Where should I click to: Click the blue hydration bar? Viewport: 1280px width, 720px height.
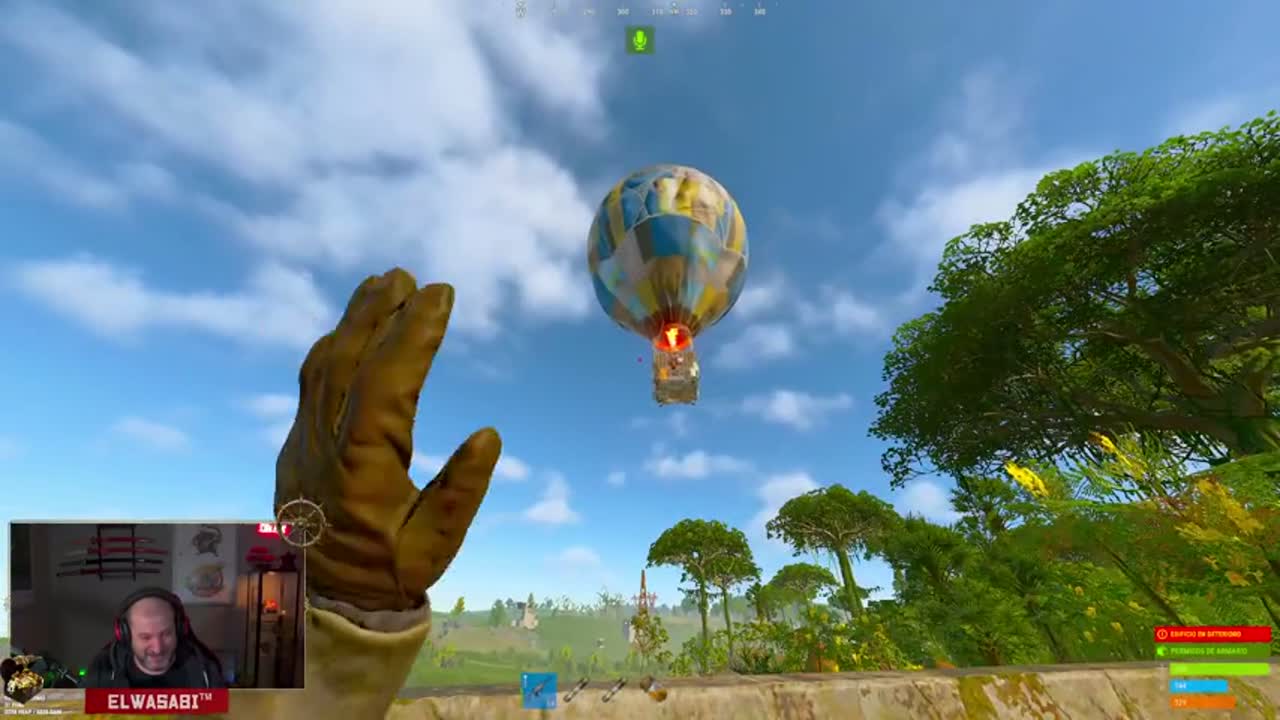click(x=1198, y=685)
